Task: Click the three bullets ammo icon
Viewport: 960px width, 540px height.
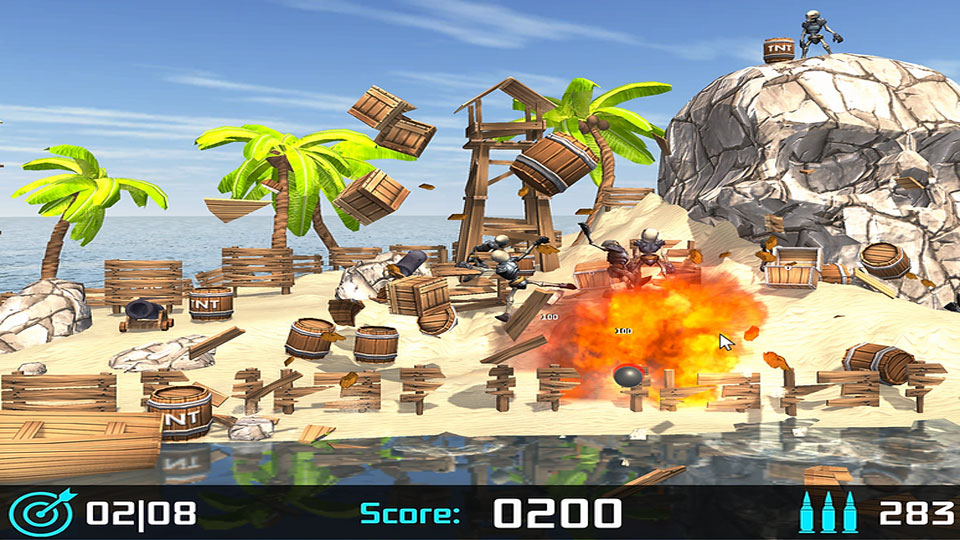Action: 828,512
